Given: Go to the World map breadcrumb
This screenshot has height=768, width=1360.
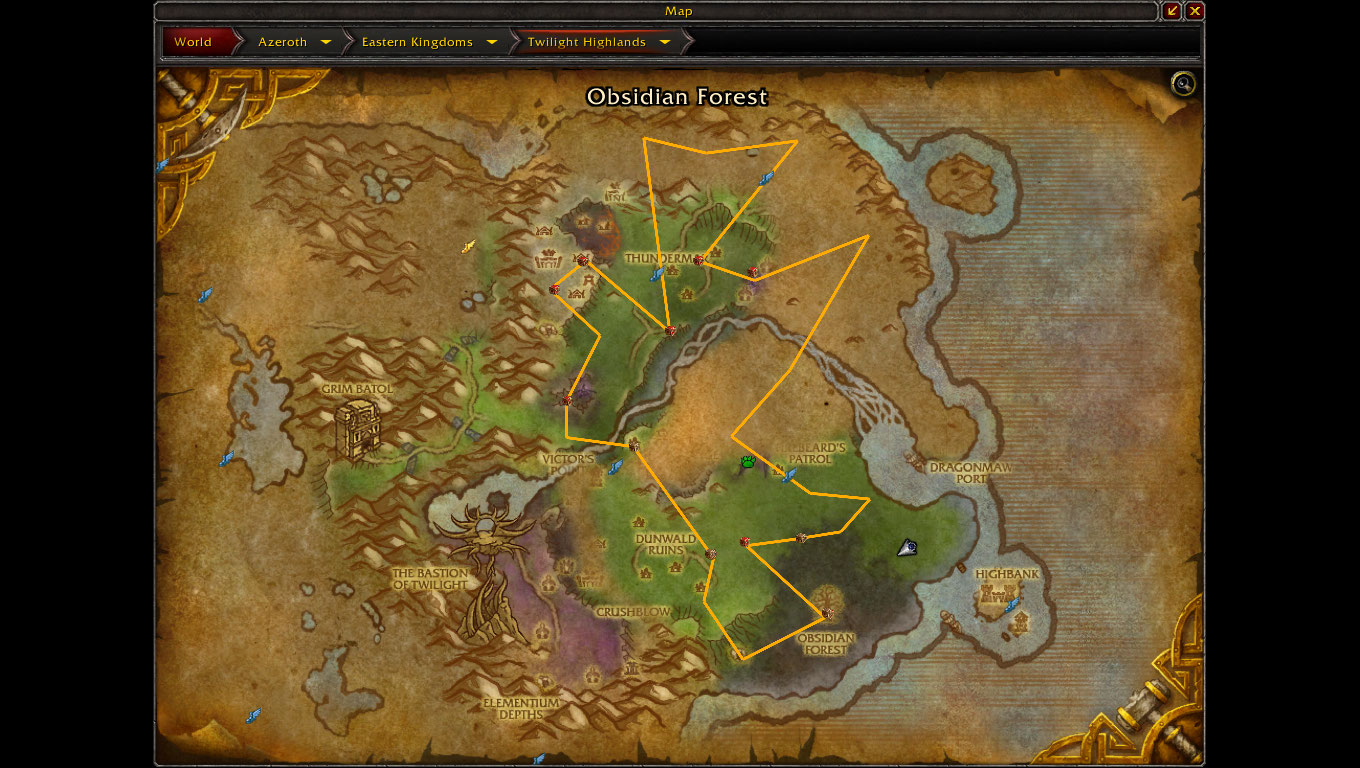Looking at the screenshot, I should click(x=193, y=42).
